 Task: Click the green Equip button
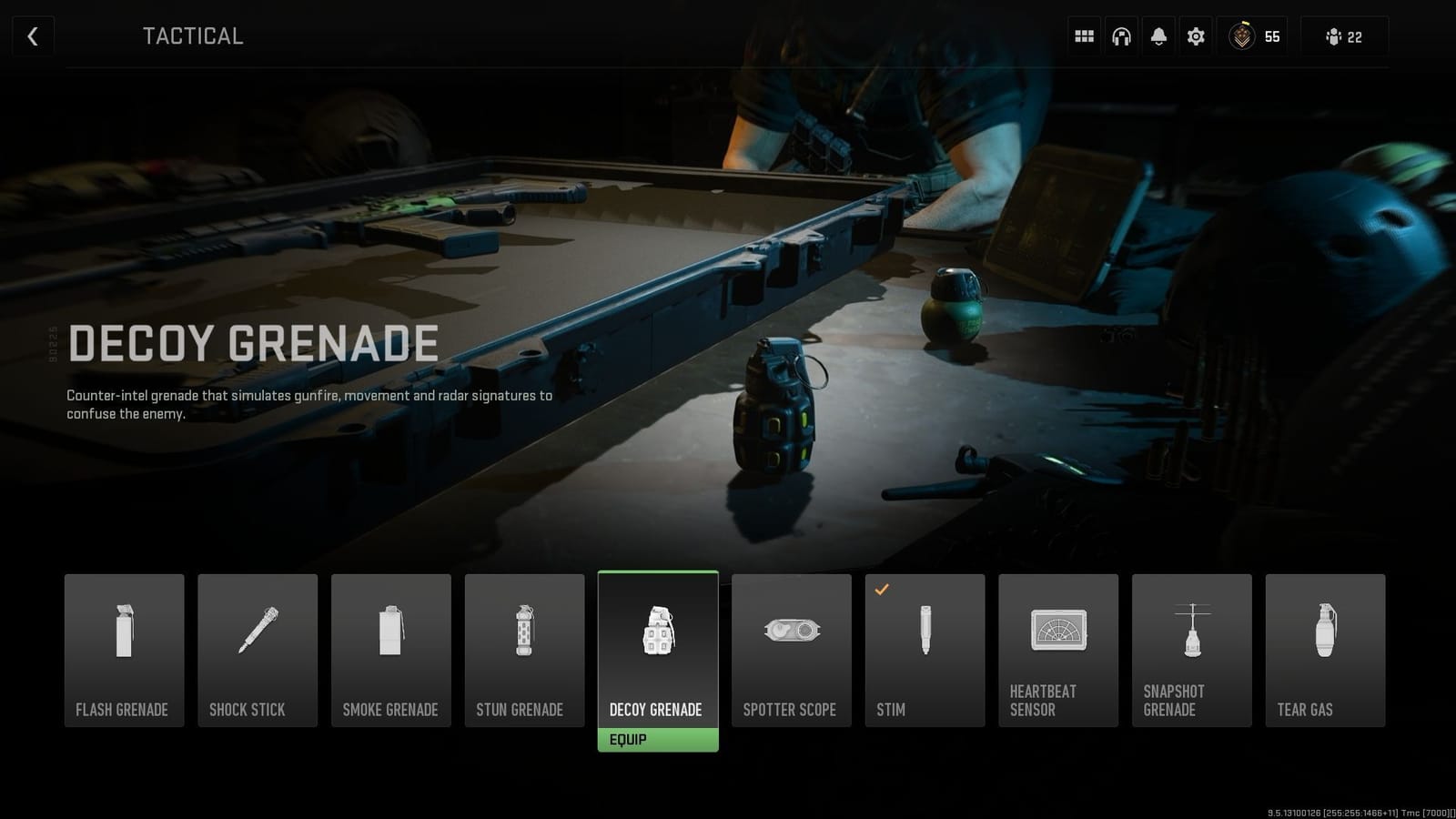point(657,739)
